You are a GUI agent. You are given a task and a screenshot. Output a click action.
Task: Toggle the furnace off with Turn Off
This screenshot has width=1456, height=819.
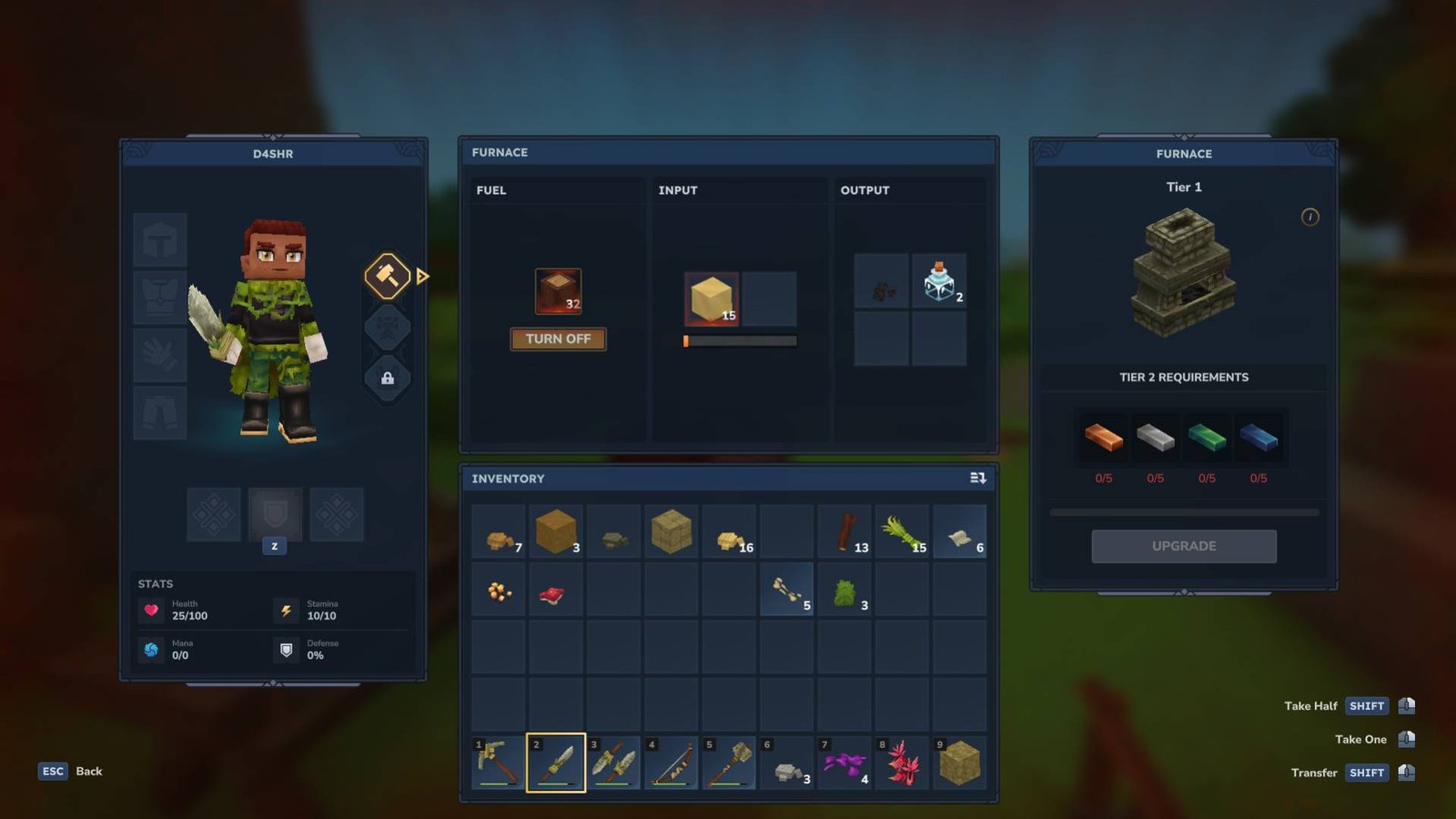click(x=558, y=339)
